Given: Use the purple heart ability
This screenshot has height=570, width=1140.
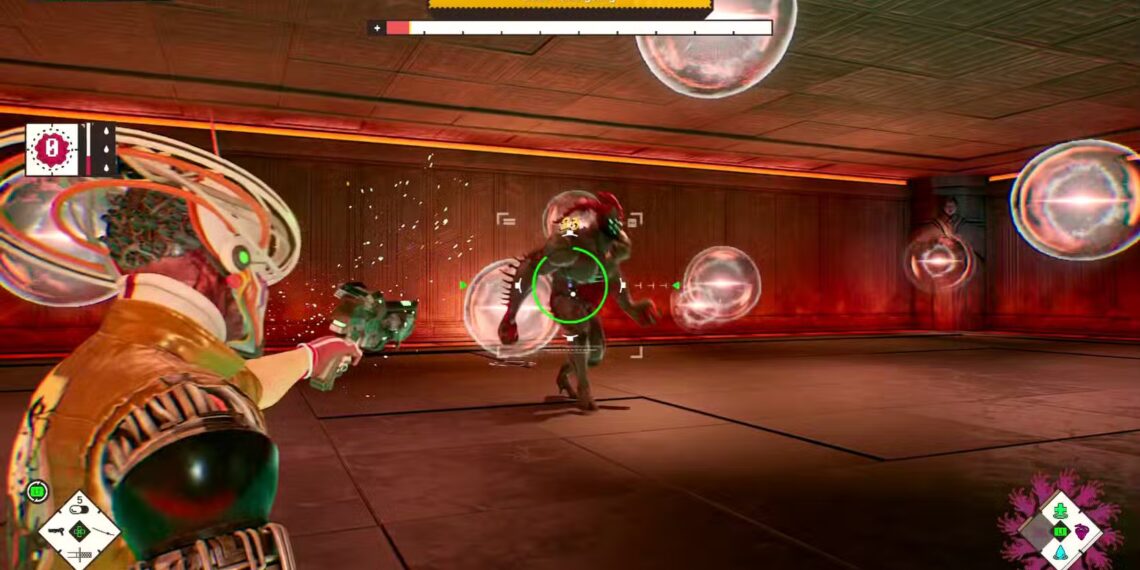Looking at the screenshot, I should pos(1082,530).
